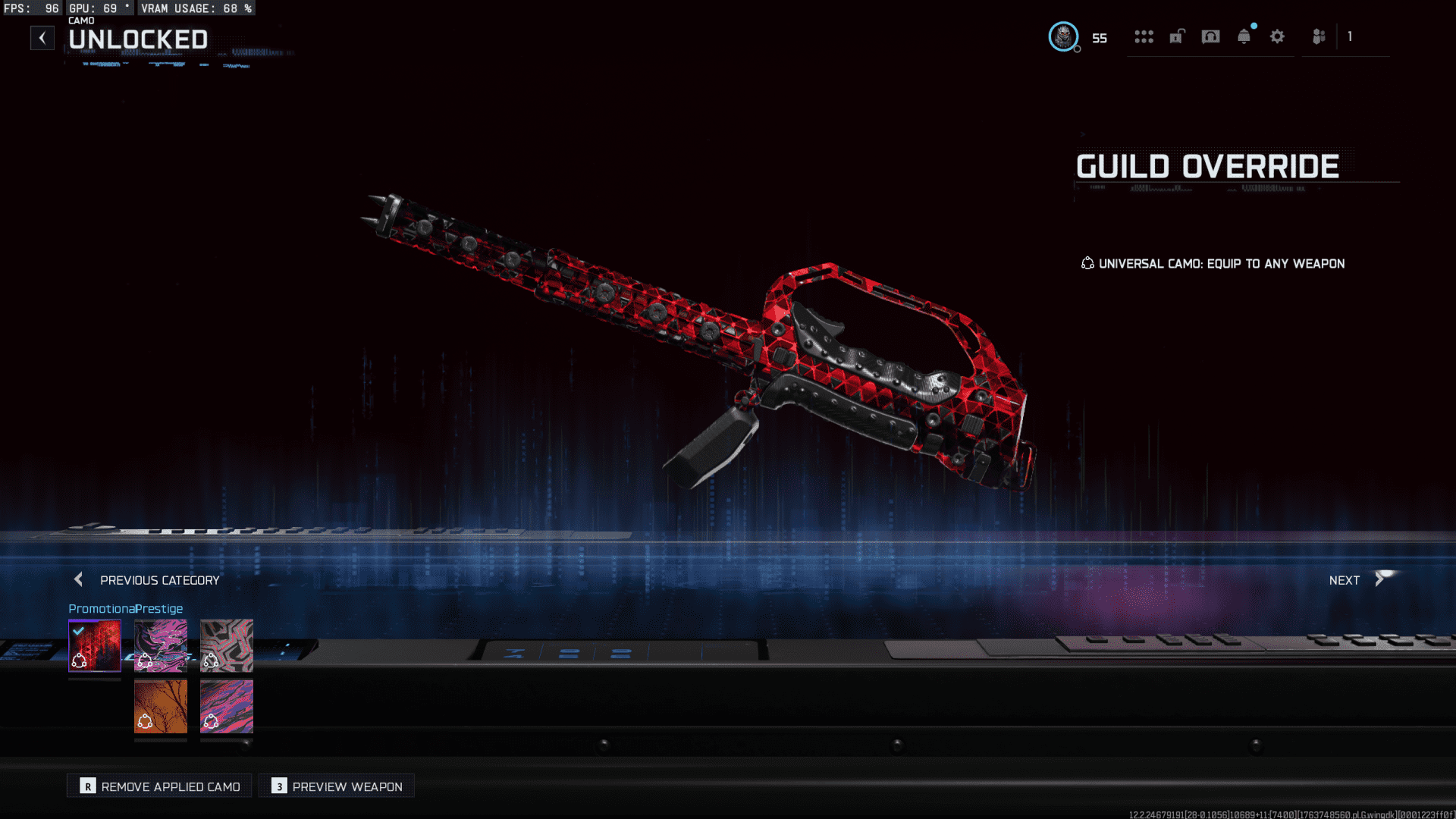Image resolution: width=1456 pixels, height=819 pixels.
Task: Open the headset chat bubble icon
Action: point(1210,36)
